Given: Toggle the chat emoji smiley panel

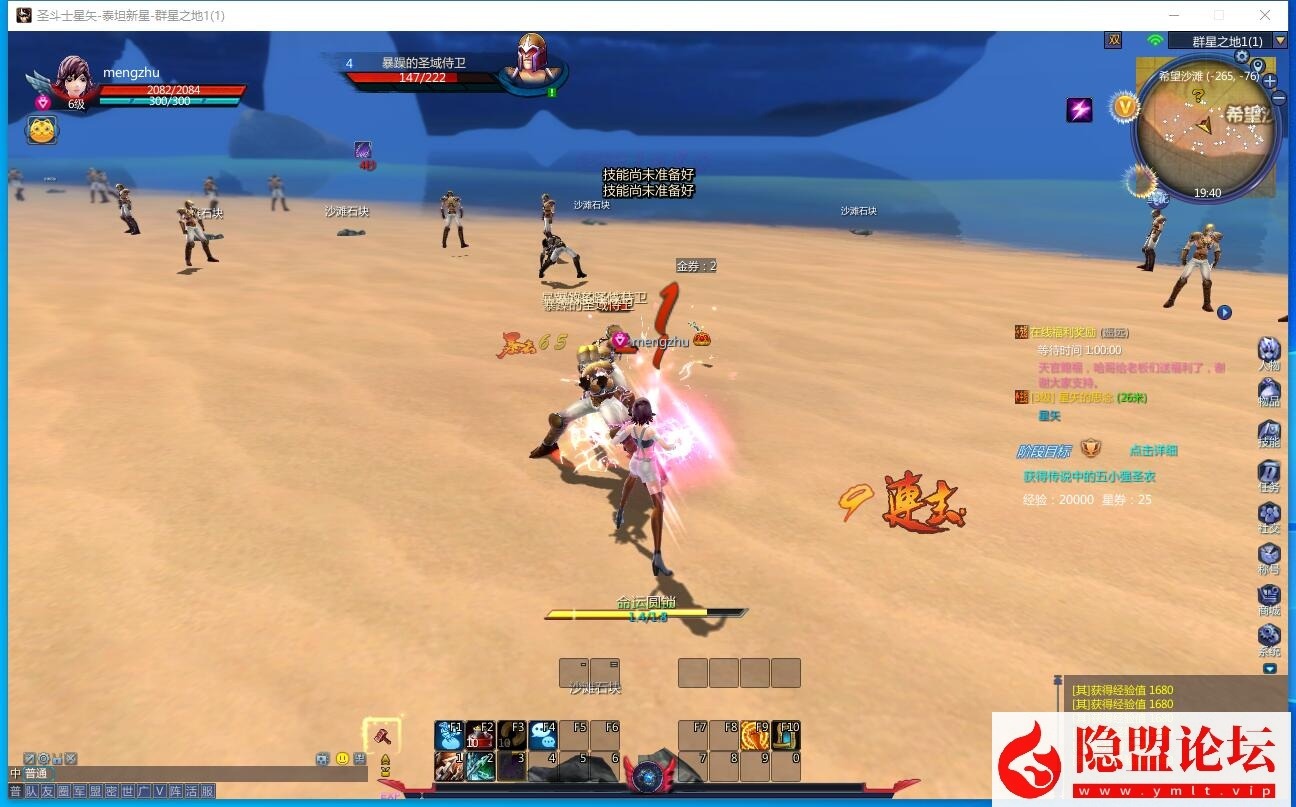Looking at the screenshot, I should click(x=343, y=758).
